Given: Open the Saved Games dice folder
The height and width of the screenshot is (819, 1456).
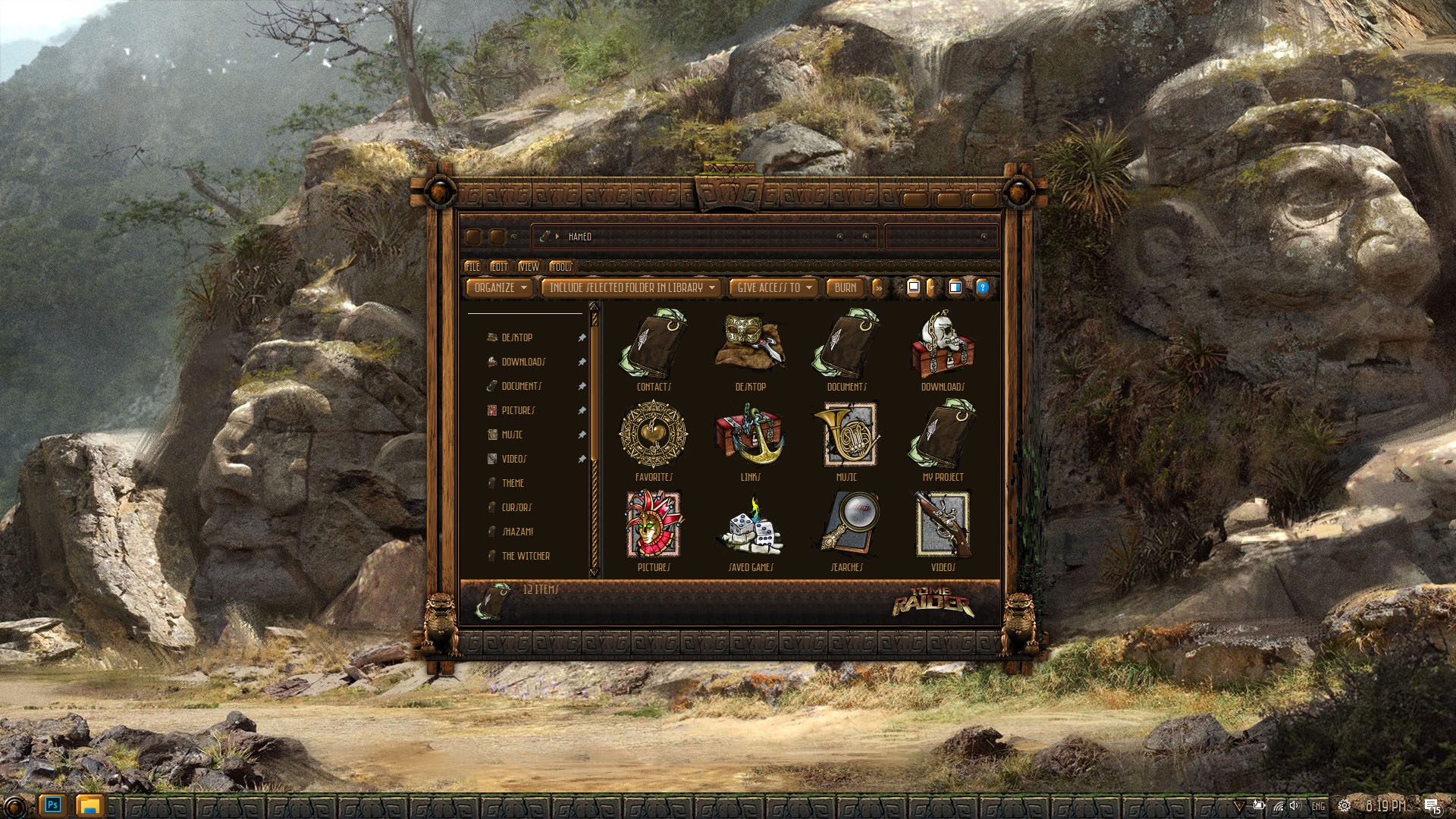Looking at the screenshot, I should coord(750,526).
